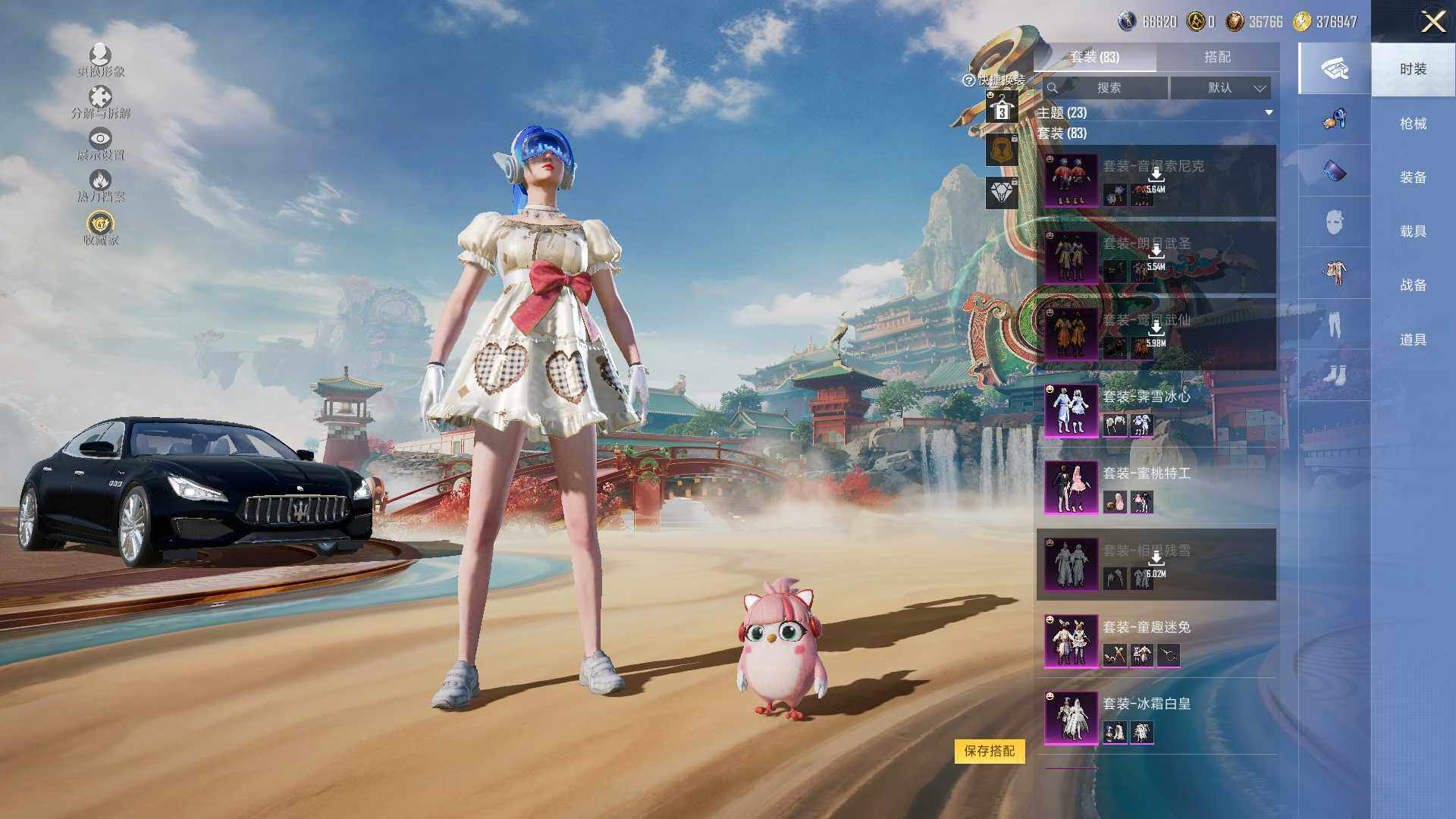The width and height of the screenshot is (1456, 819).
Task: Open the 装备 category
Action: (1413, 177)
